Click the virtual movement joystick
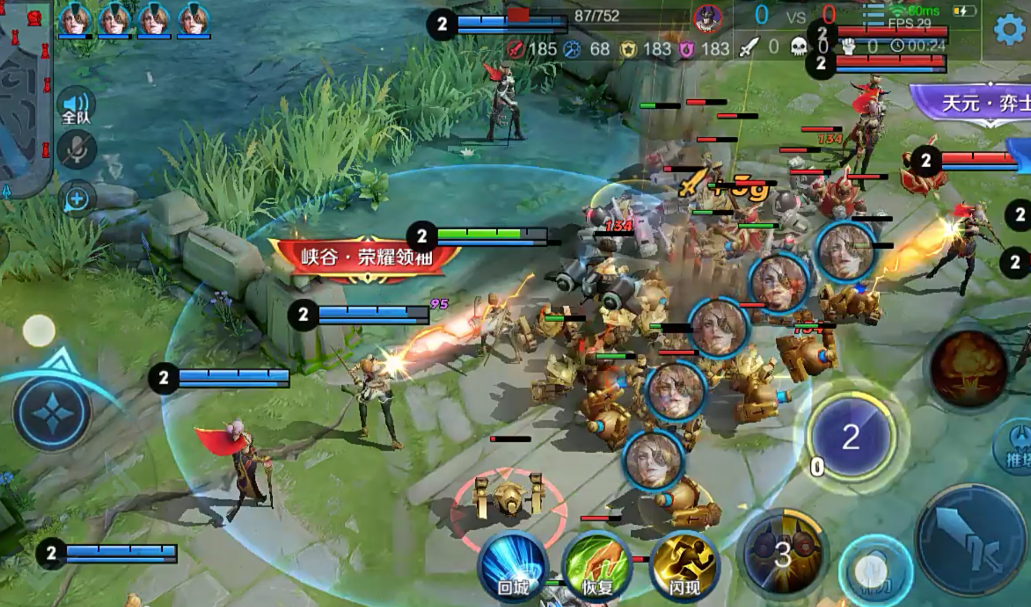1031x607 pixels. [52, 412]
